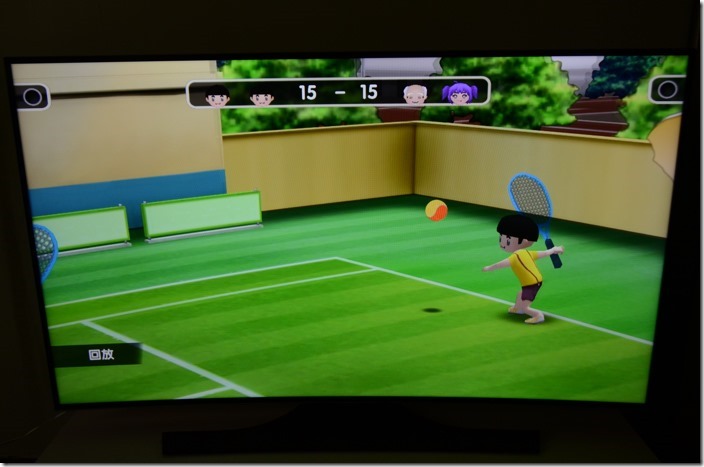704x467 pixels.
Task: Select the purple-haired player avatar
Action: point(459,94)
